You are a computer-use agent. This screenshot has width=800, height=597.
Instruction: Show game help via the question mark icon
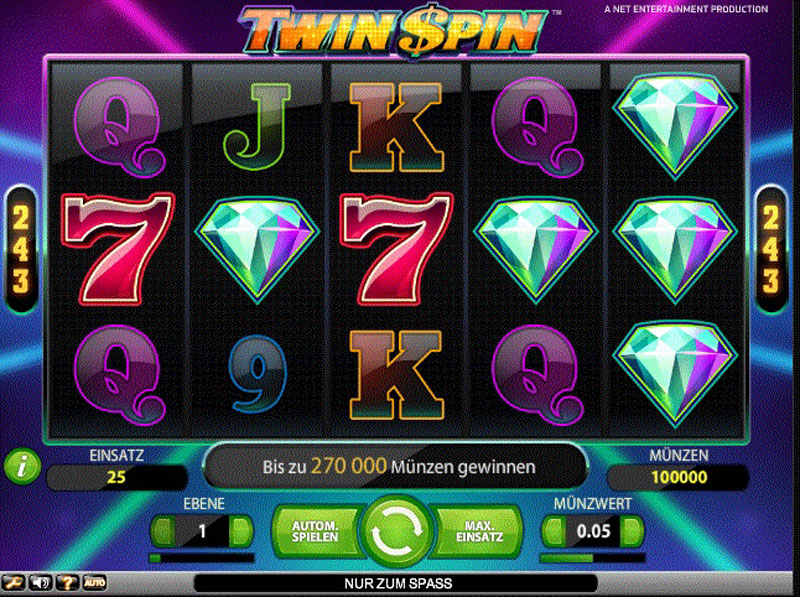(67, 581)
